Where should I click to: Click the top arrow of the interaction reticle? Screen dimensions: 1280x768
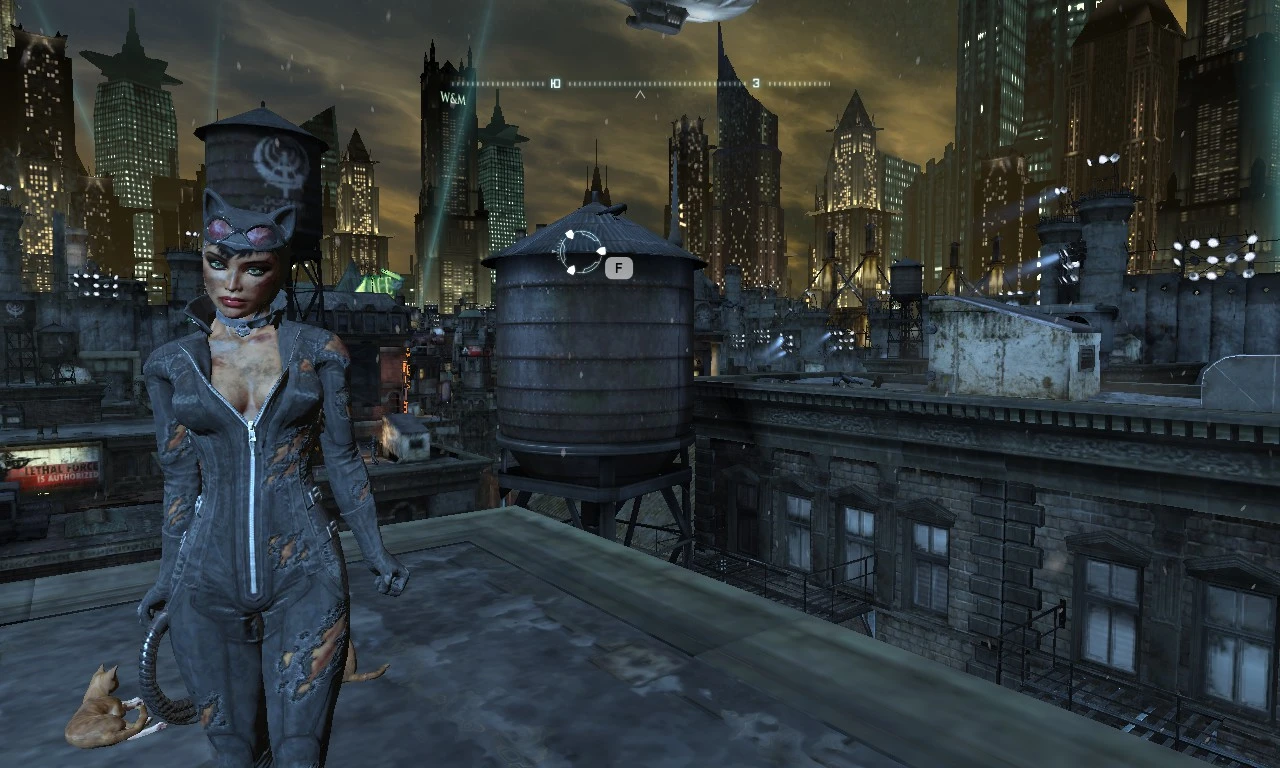coord(570,234)
